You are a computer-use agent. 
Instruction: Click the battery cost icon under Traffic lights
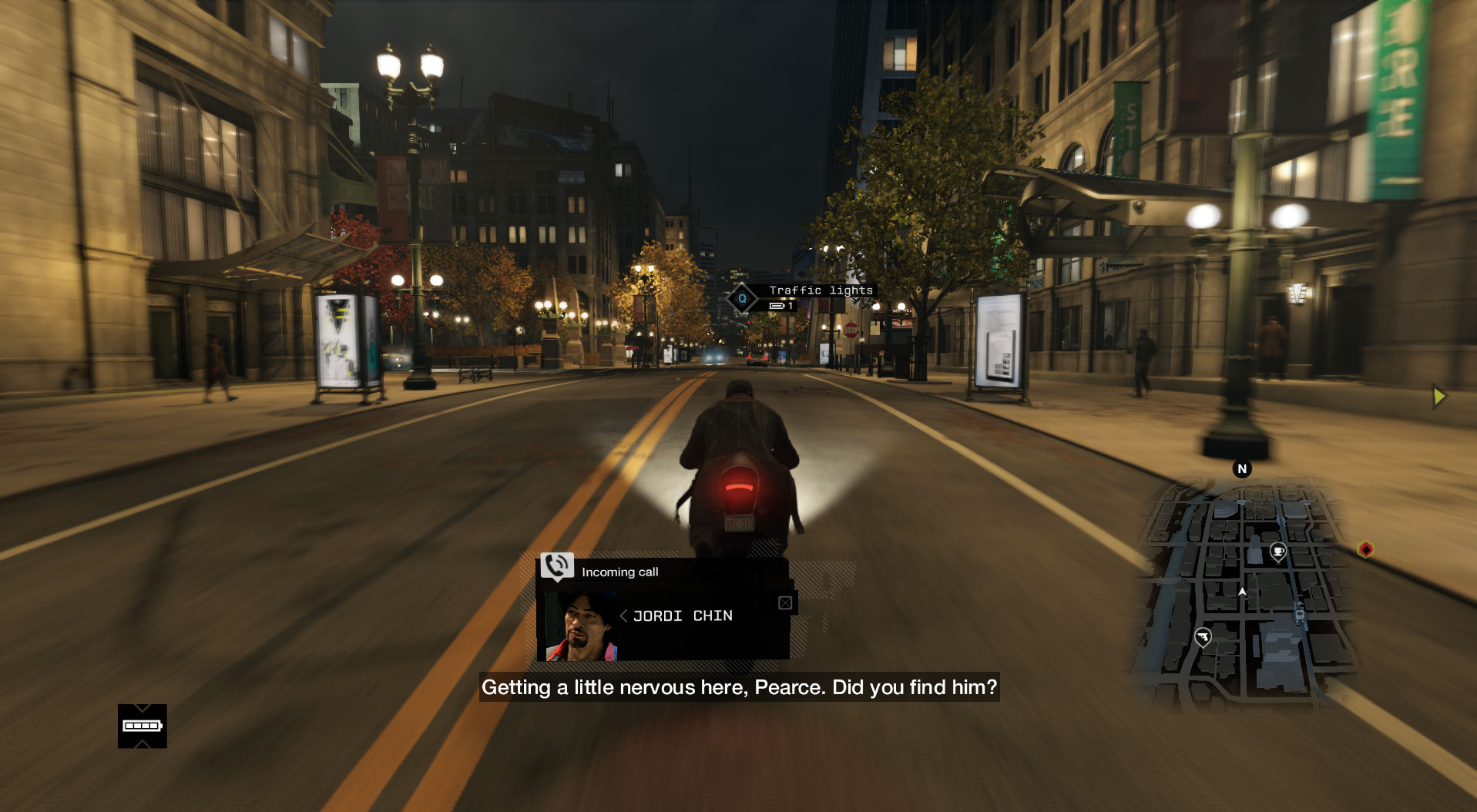779,304
